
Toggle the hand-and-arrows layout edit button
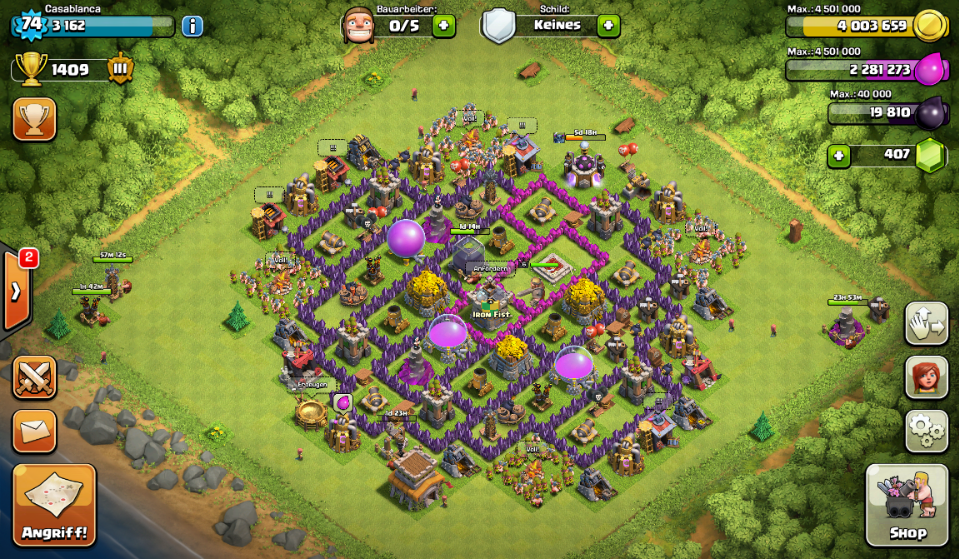pyautogui.click(x=926, y=323)
